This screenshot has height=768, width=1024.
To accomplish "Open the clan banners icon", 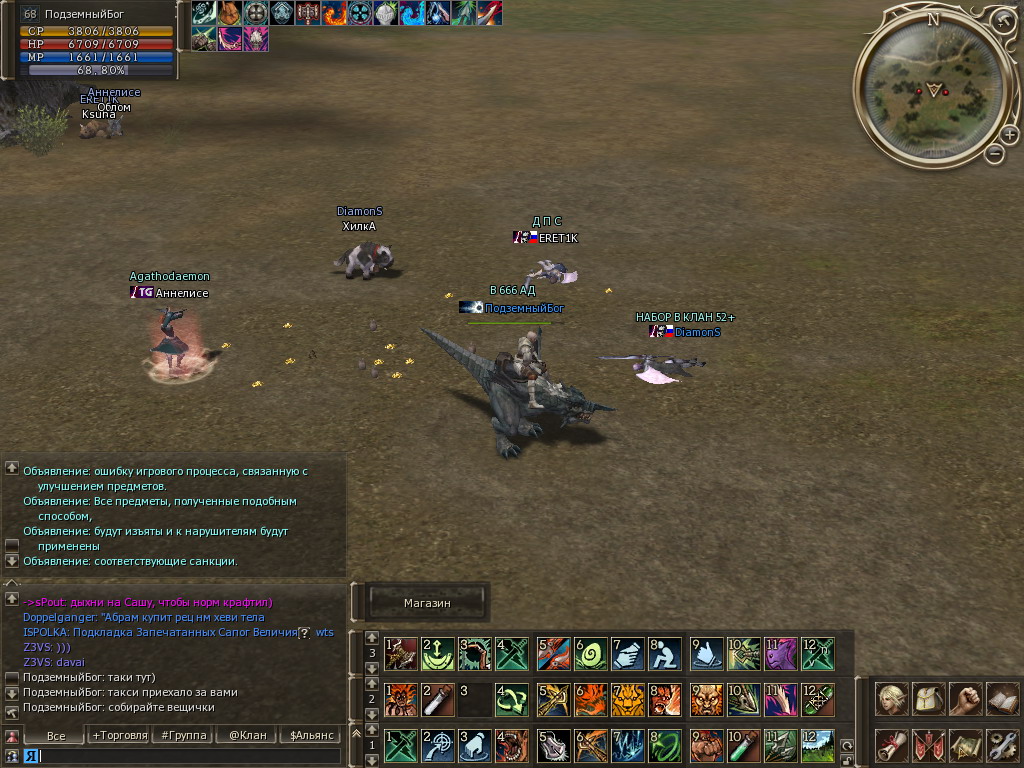I will point(929,745).
